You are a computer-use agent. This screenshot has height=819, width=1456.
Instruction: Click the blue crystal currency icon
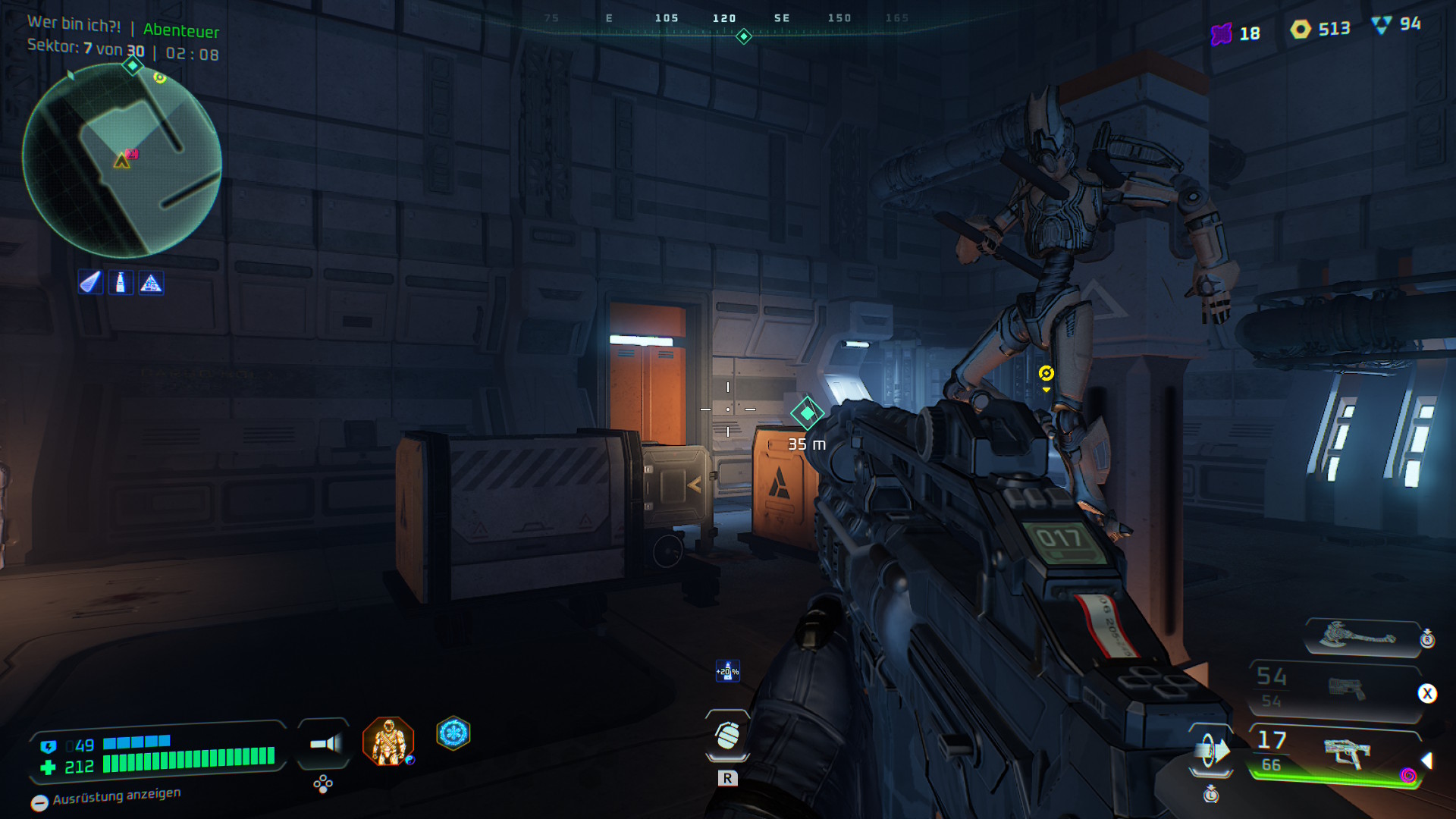(x=1382, y=25)
